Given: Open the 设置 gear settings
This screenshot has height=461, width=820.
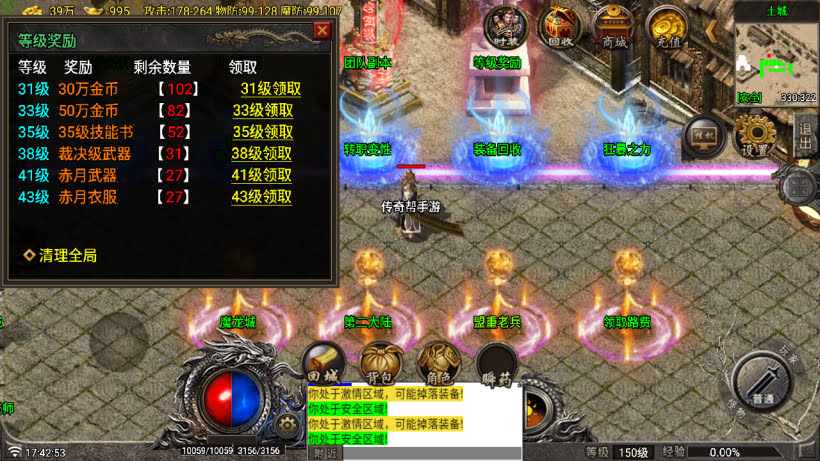Looking at the screenshot, I should click(756, 135).
